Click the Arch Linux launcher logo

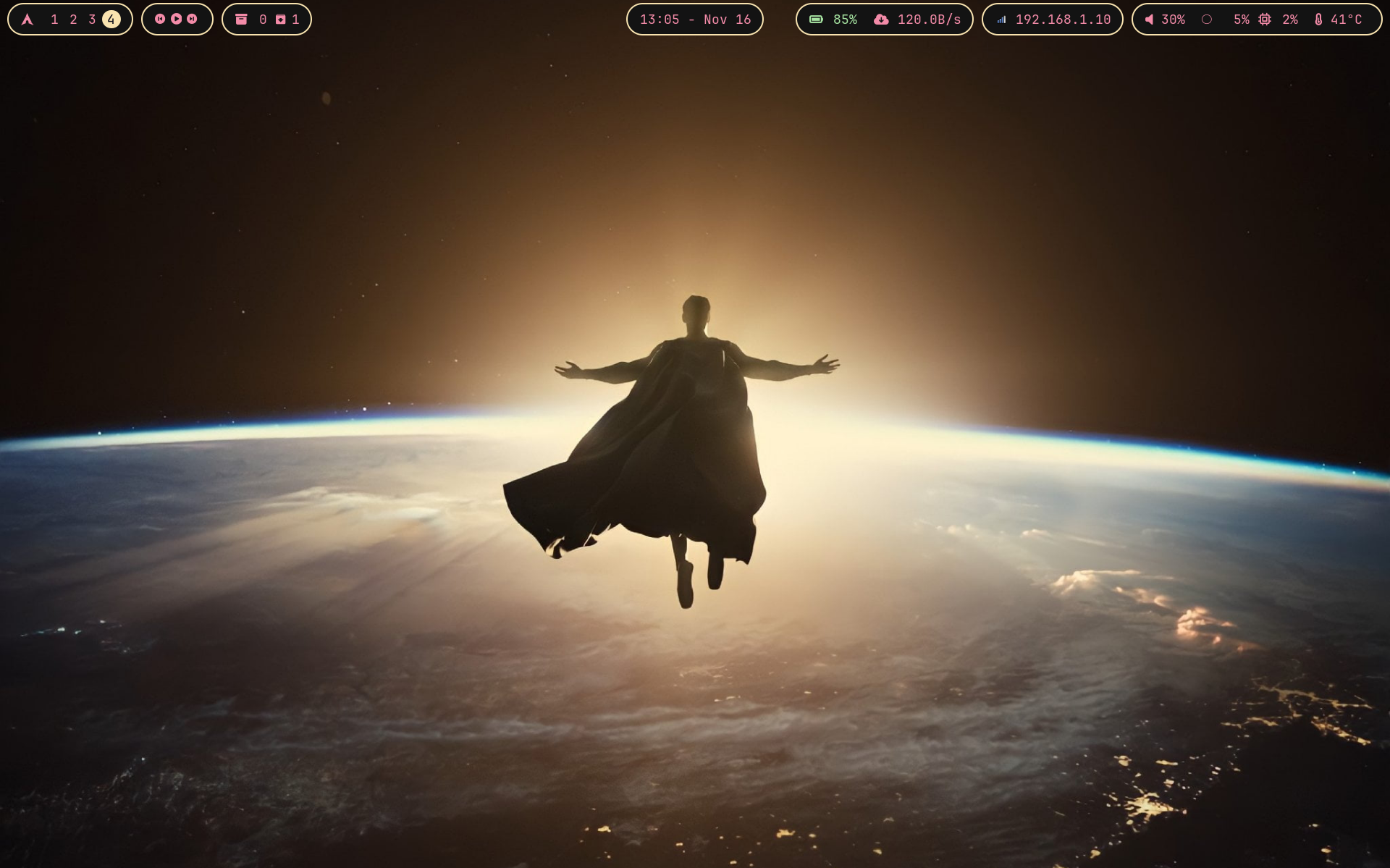click(29, 20)
